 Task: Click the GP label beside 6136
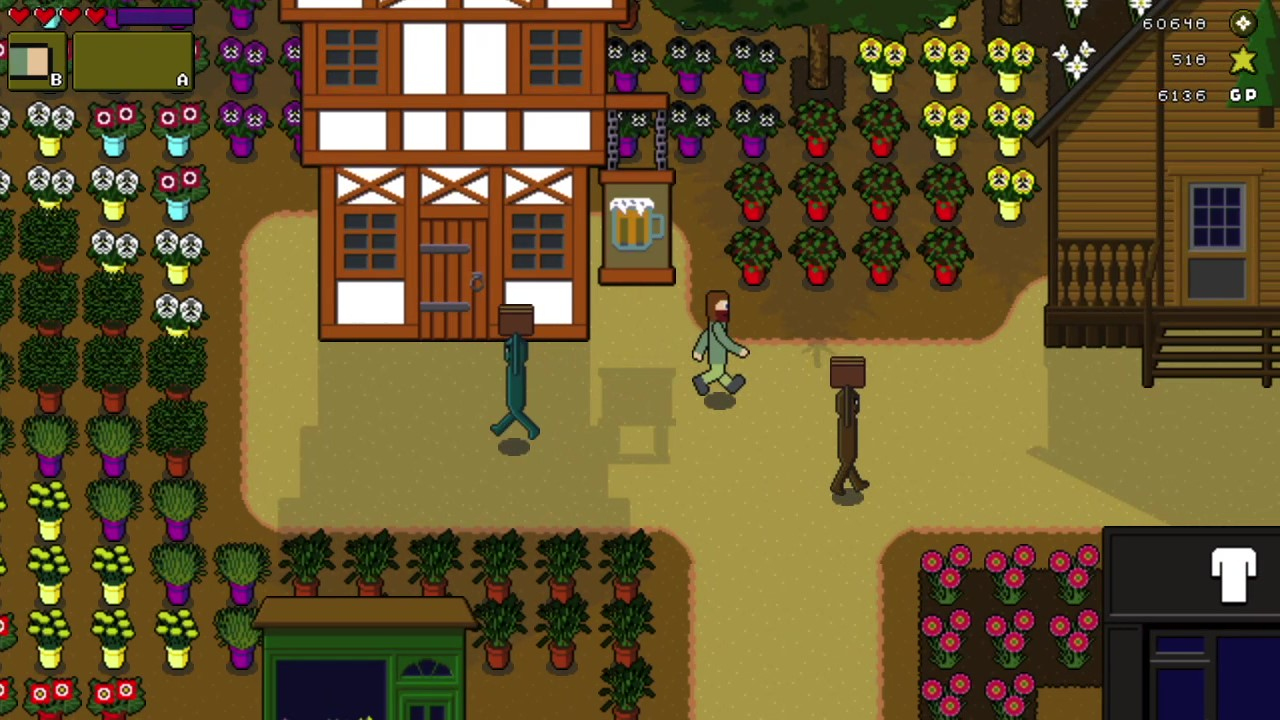pyautogui.click(x=1243, y=95)
